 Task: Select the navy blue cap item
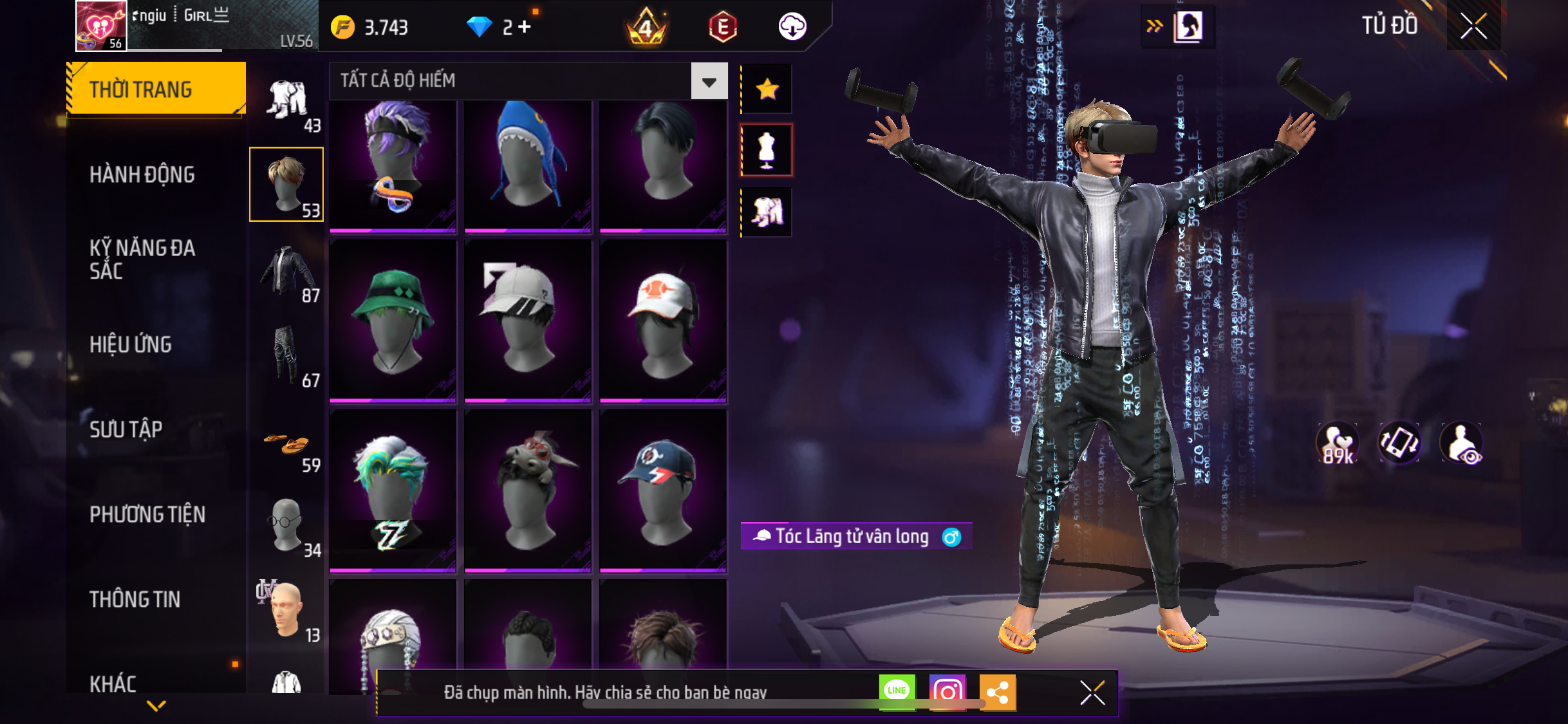pos(663,490)
